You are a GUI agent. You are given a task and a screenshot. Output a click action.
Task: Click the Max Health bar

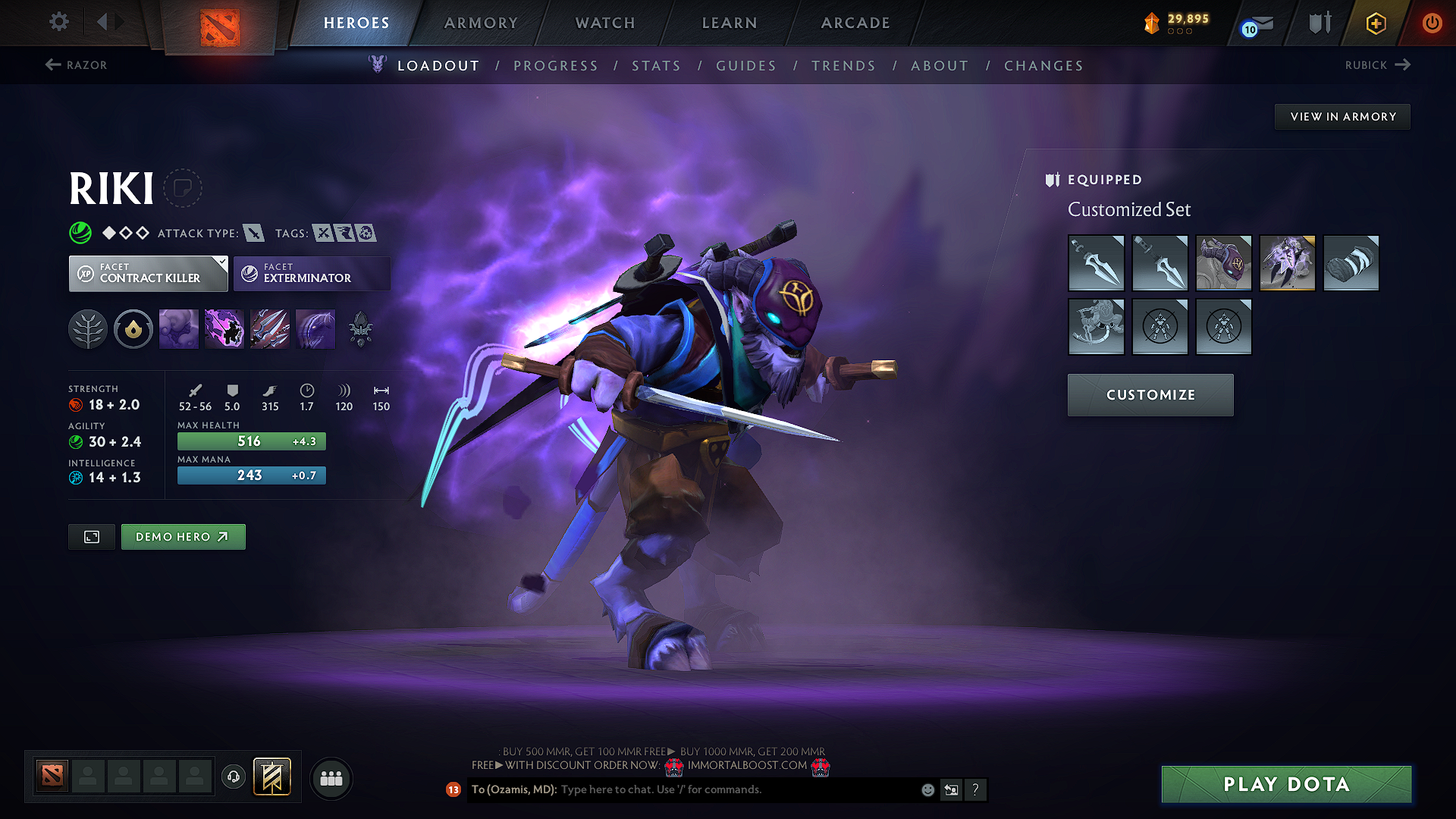(251, 441)
